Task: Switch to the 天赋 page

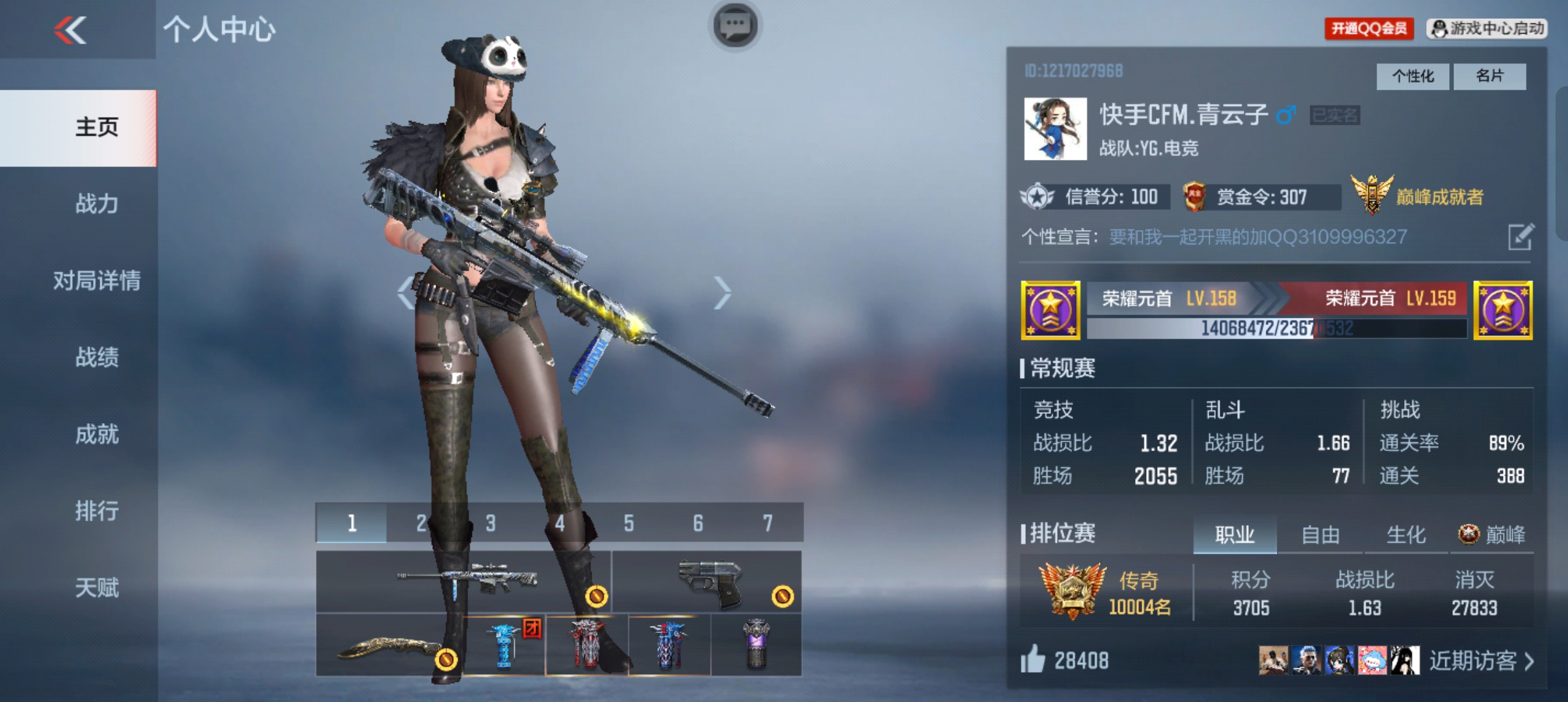Action: pyautogui.click(x=96, y=588)
